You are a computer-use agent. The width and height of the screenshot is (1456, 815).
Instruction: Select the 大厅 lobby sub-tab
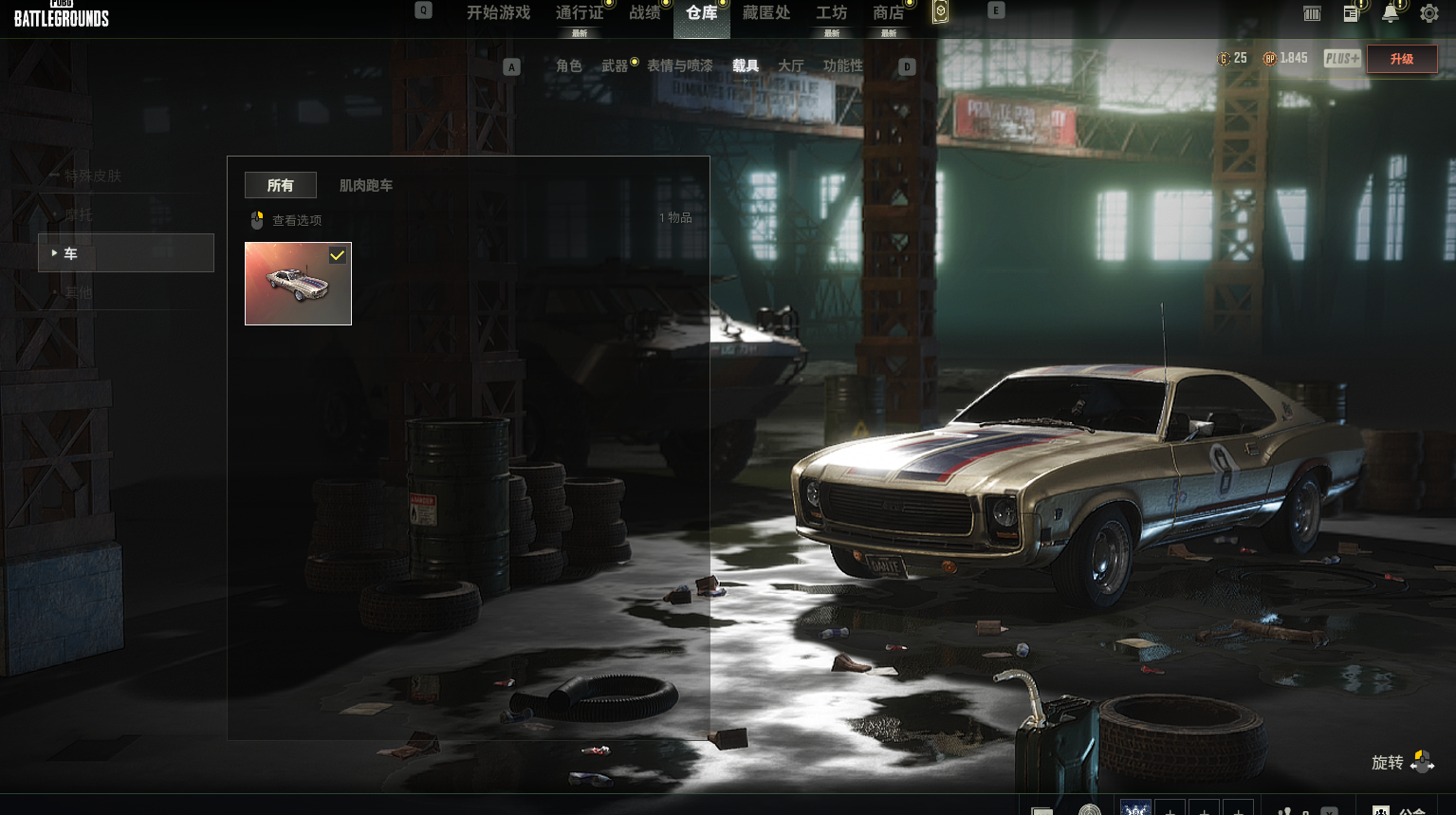coord(791,66)
